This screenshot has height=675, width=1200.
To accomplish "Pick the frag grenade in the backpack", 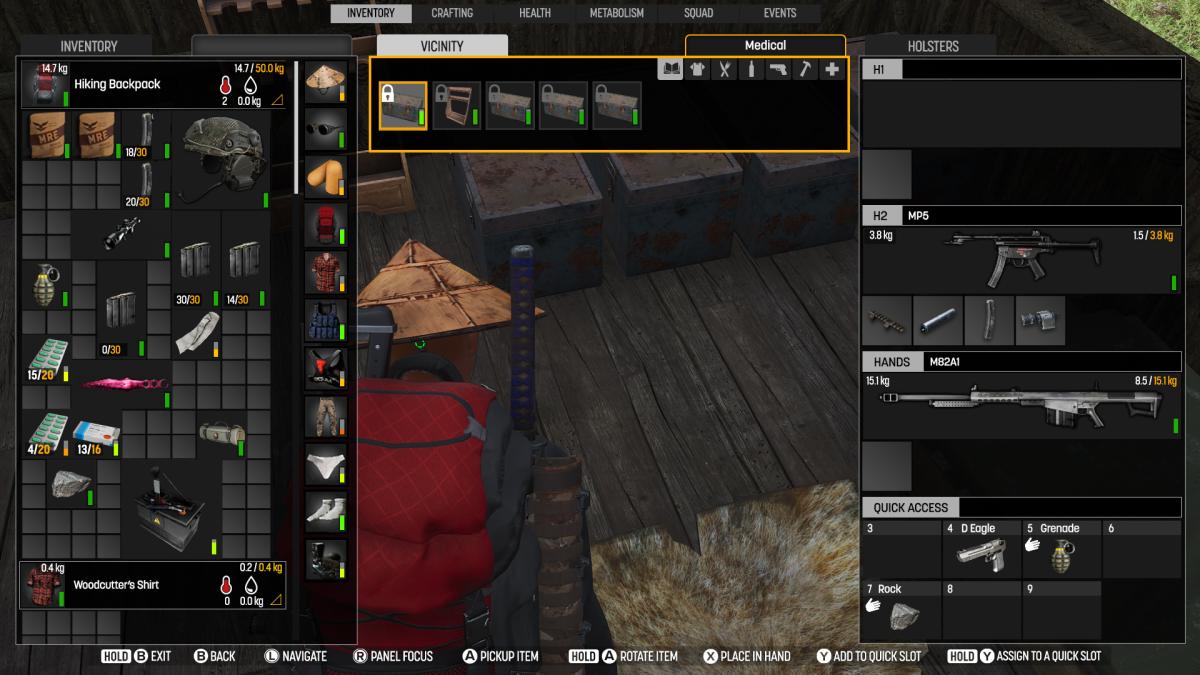I will coord(46,285).
